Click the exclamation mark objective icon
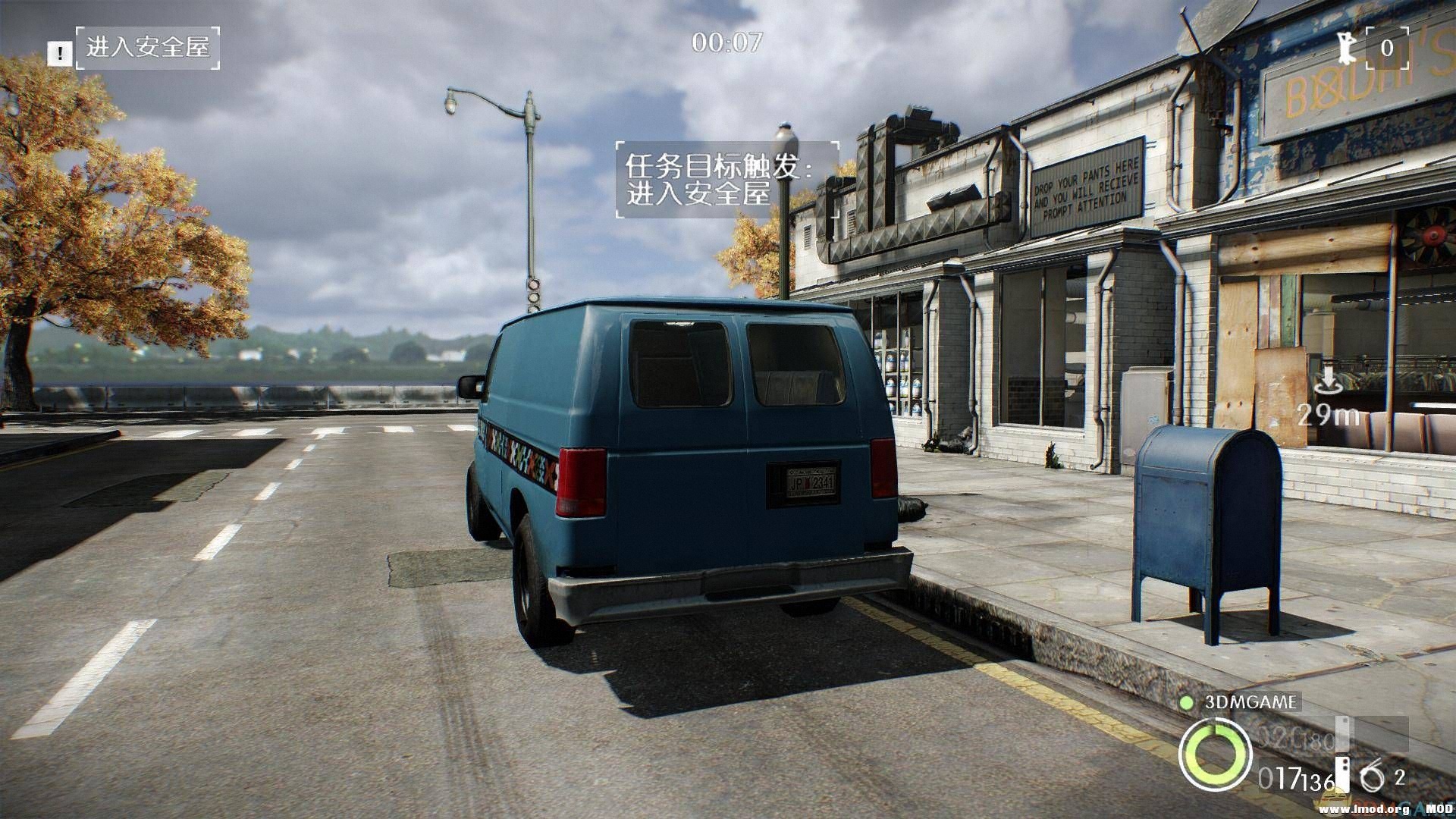Screen dimensions: 1456x819 point(59,53)
